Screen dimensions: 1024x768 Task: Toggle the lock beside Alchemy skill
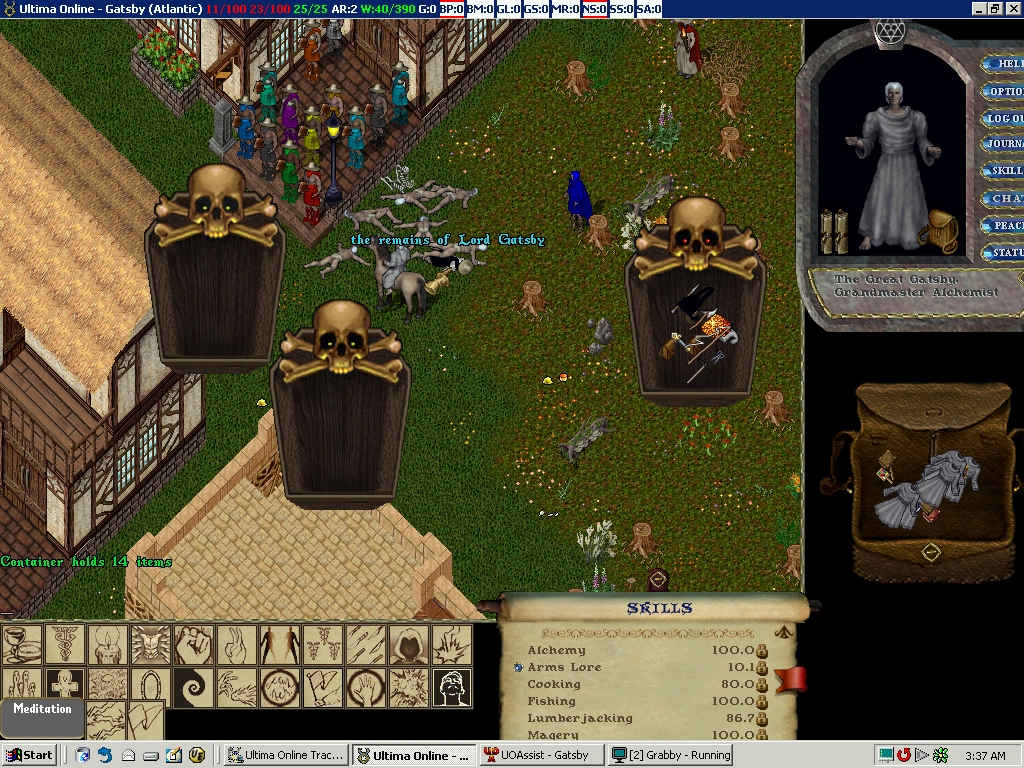click(761, 651)
